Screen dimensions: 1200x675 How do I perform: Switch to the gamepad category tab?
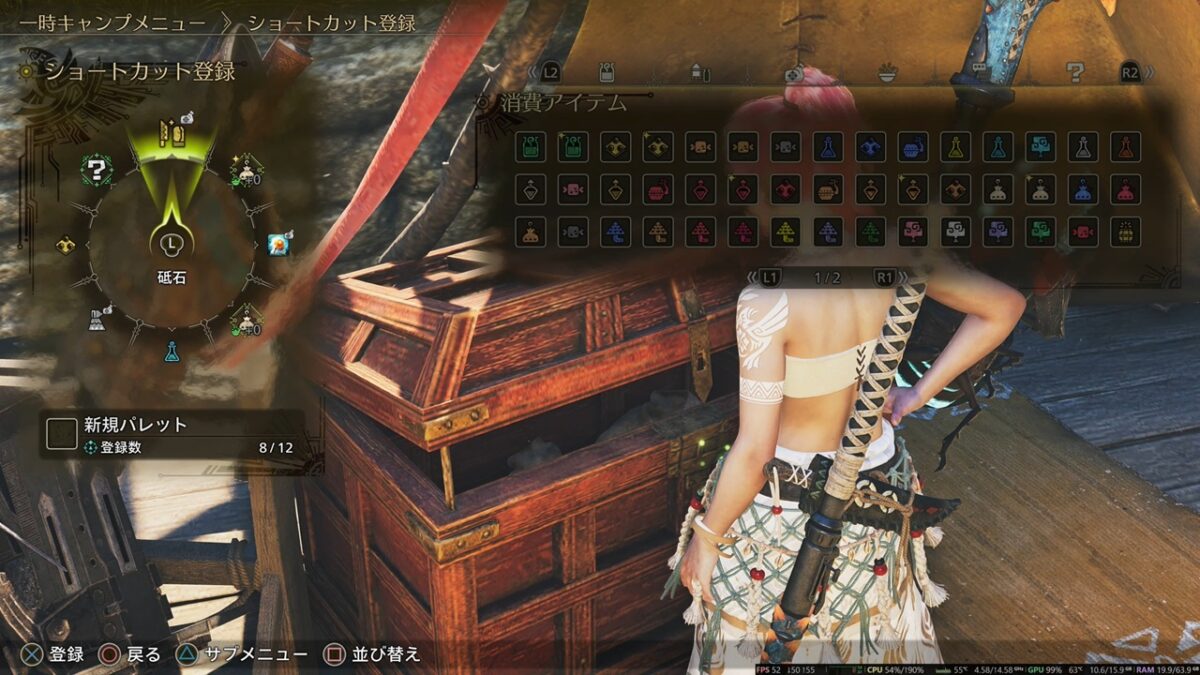pos(793,72)
